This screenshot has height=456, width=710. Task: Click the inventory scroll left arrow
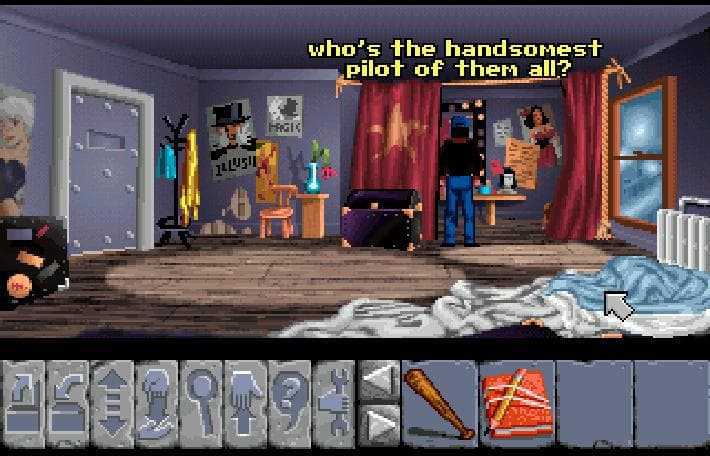click(x=377, y=380)
